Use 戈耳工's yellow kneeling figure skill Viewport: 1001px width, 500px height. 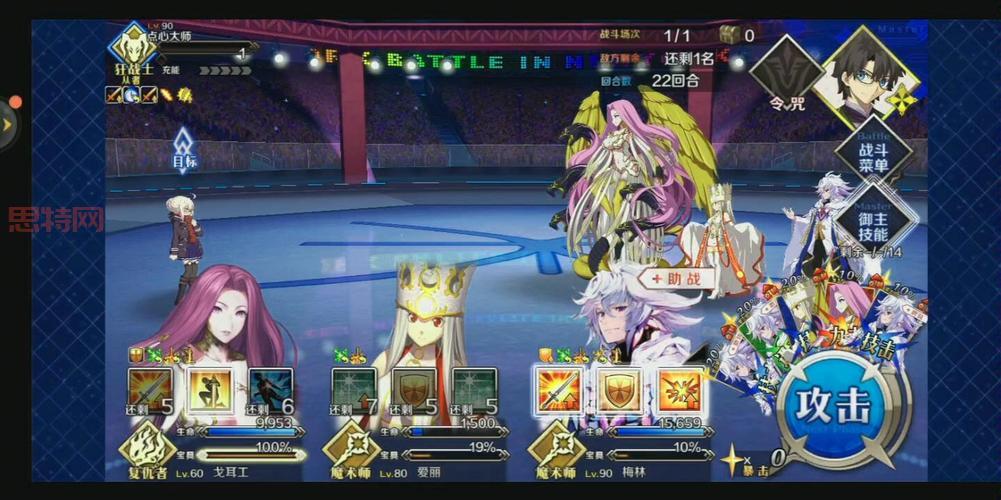(x=210, y=391)
